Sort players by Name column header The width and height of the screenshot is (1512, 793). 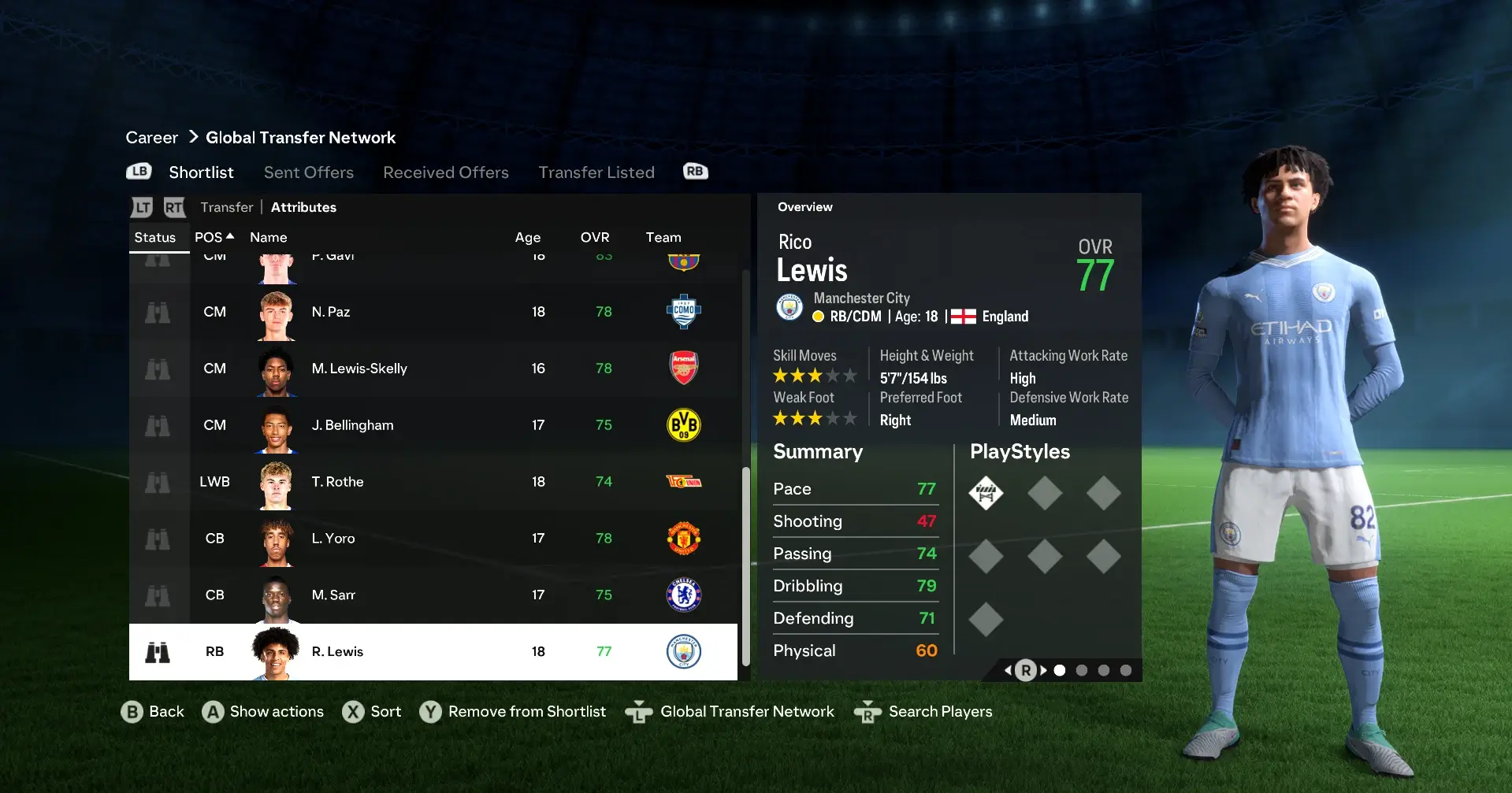pos(268,237)
